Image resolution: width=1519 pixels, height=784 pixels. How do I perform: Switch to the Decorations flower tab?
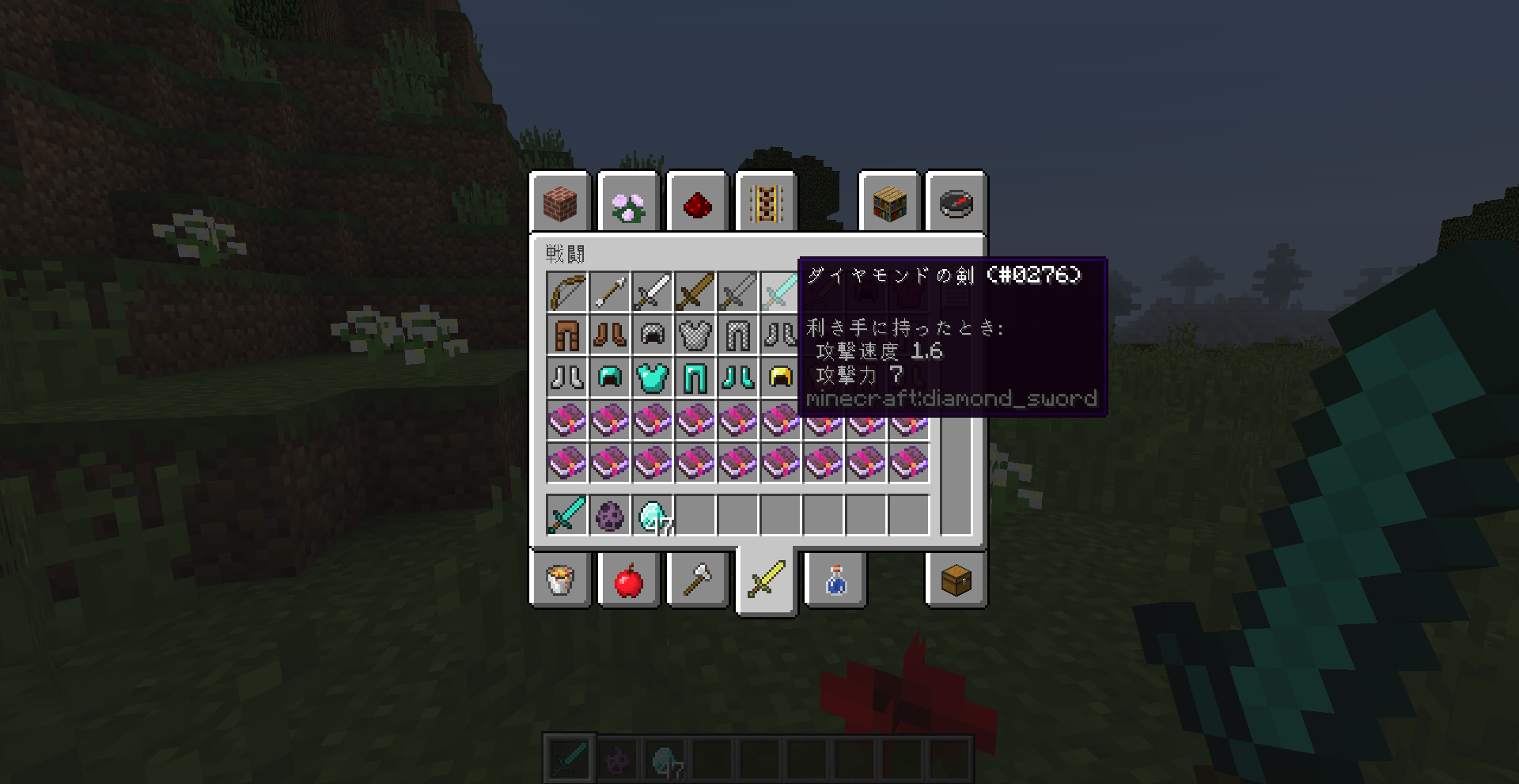pyautogui.click(x=628, y=203)
